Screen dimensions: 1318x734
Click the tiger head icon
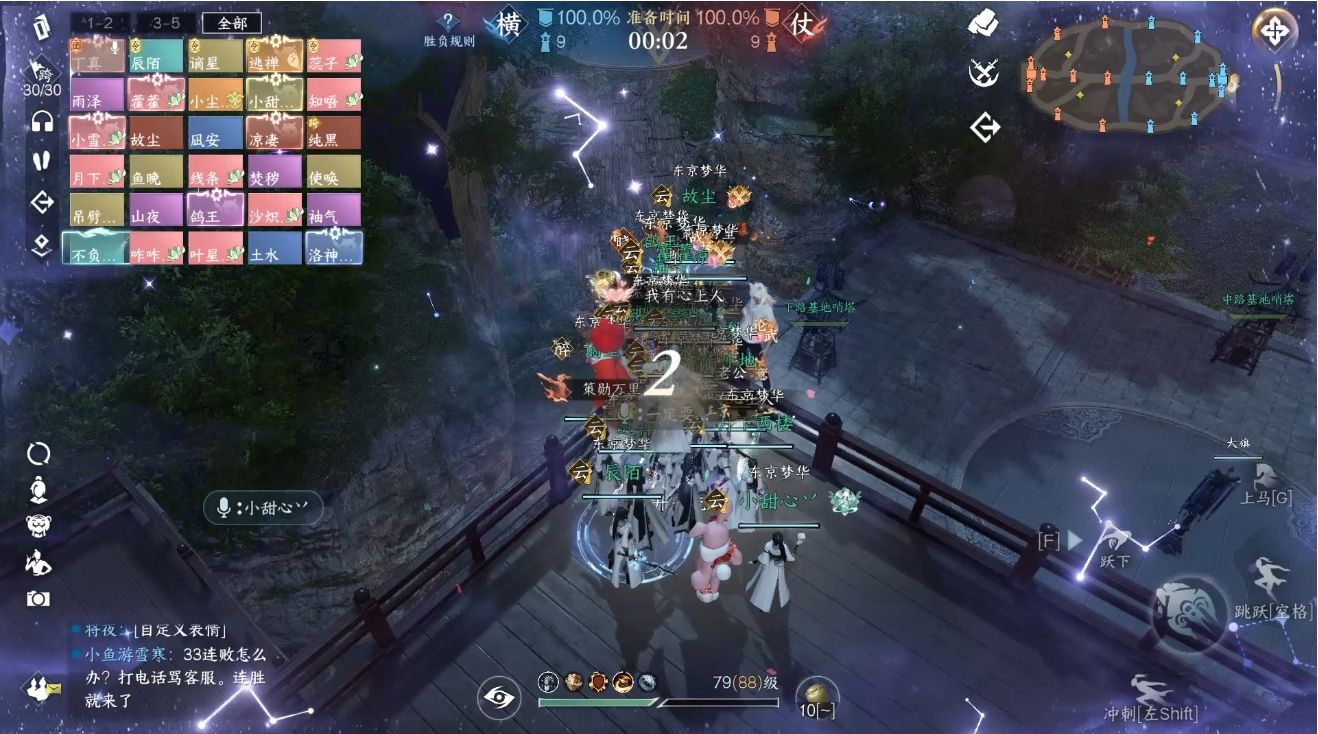[x=39, y=525]
